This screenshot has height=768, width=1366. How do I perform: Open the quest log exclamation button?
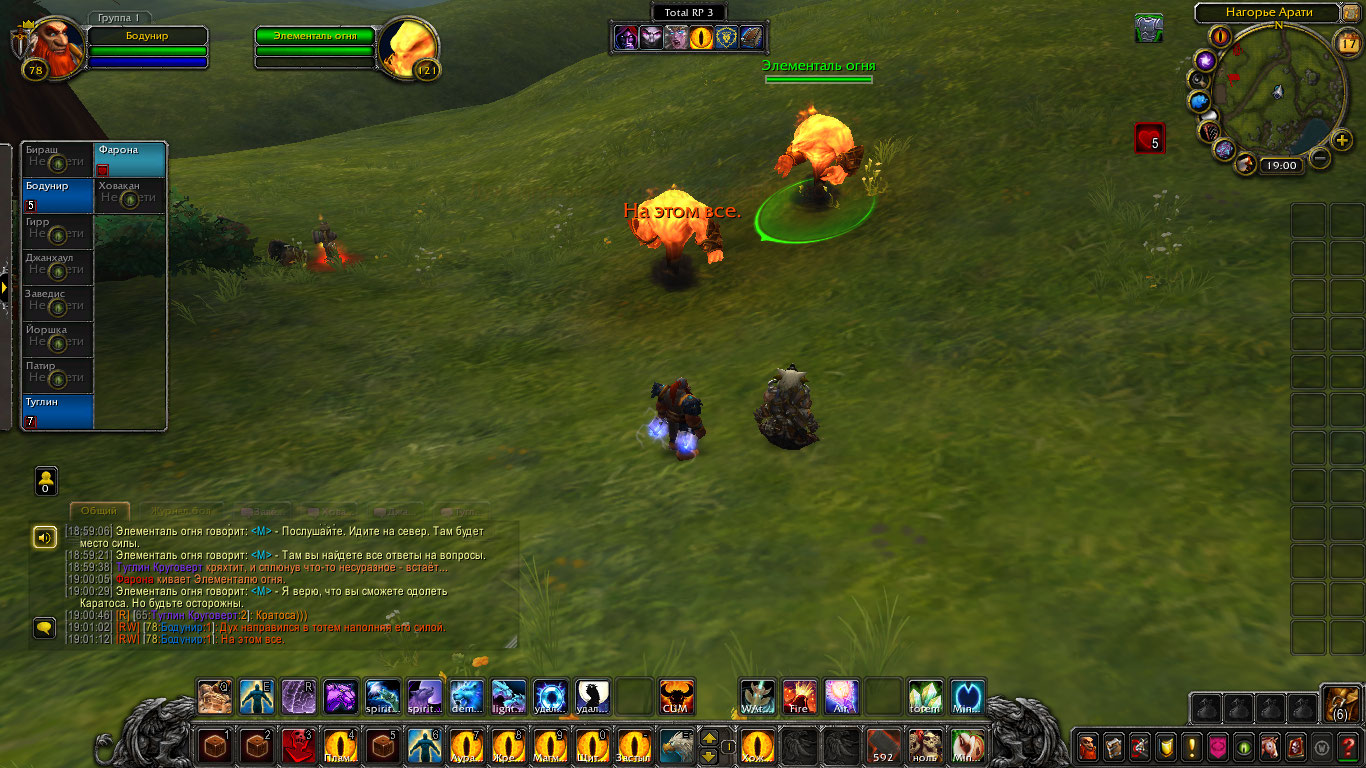click(x=1191, y=746)
